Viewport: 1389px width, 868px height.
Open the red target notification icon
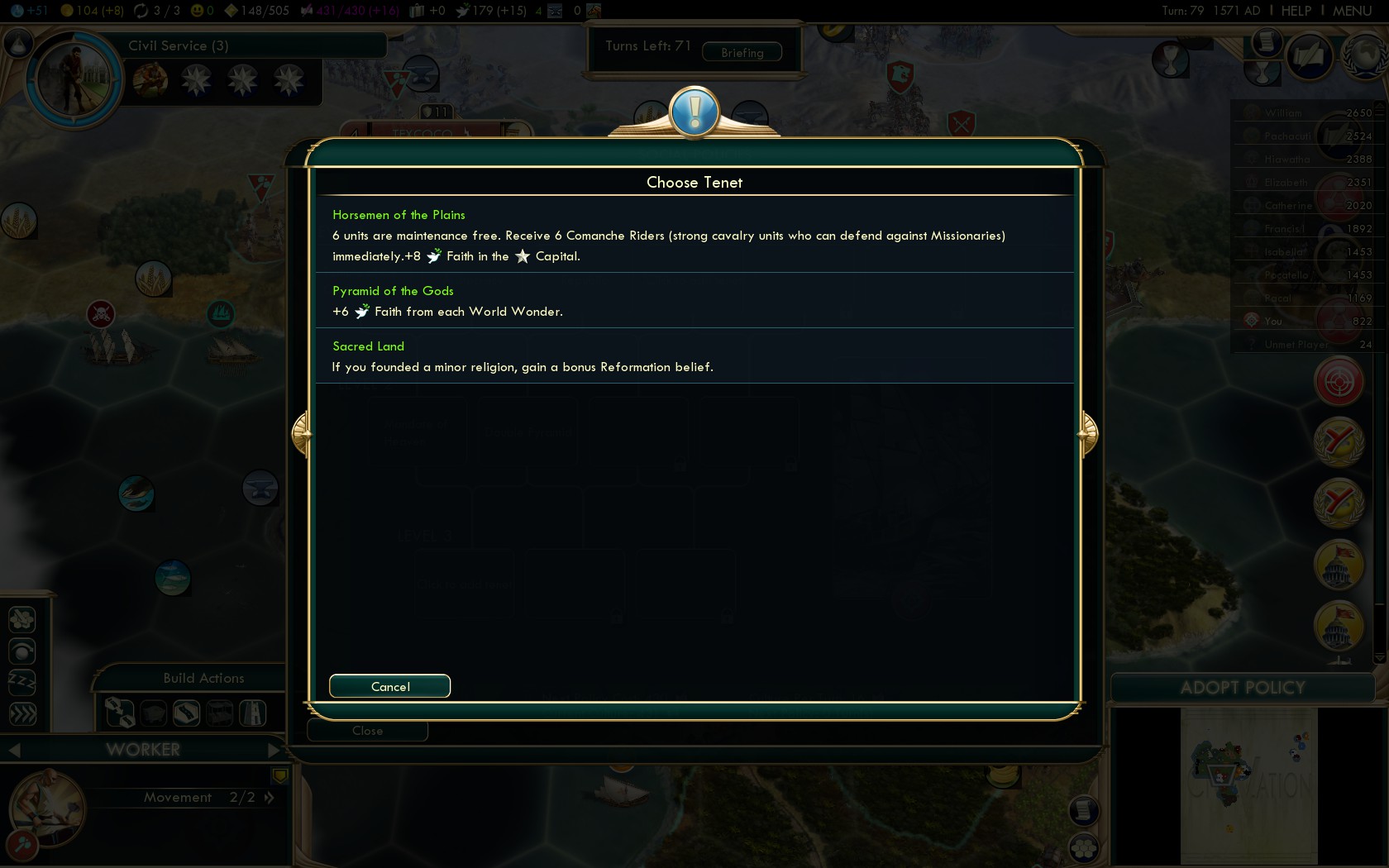pos(1339,381)
